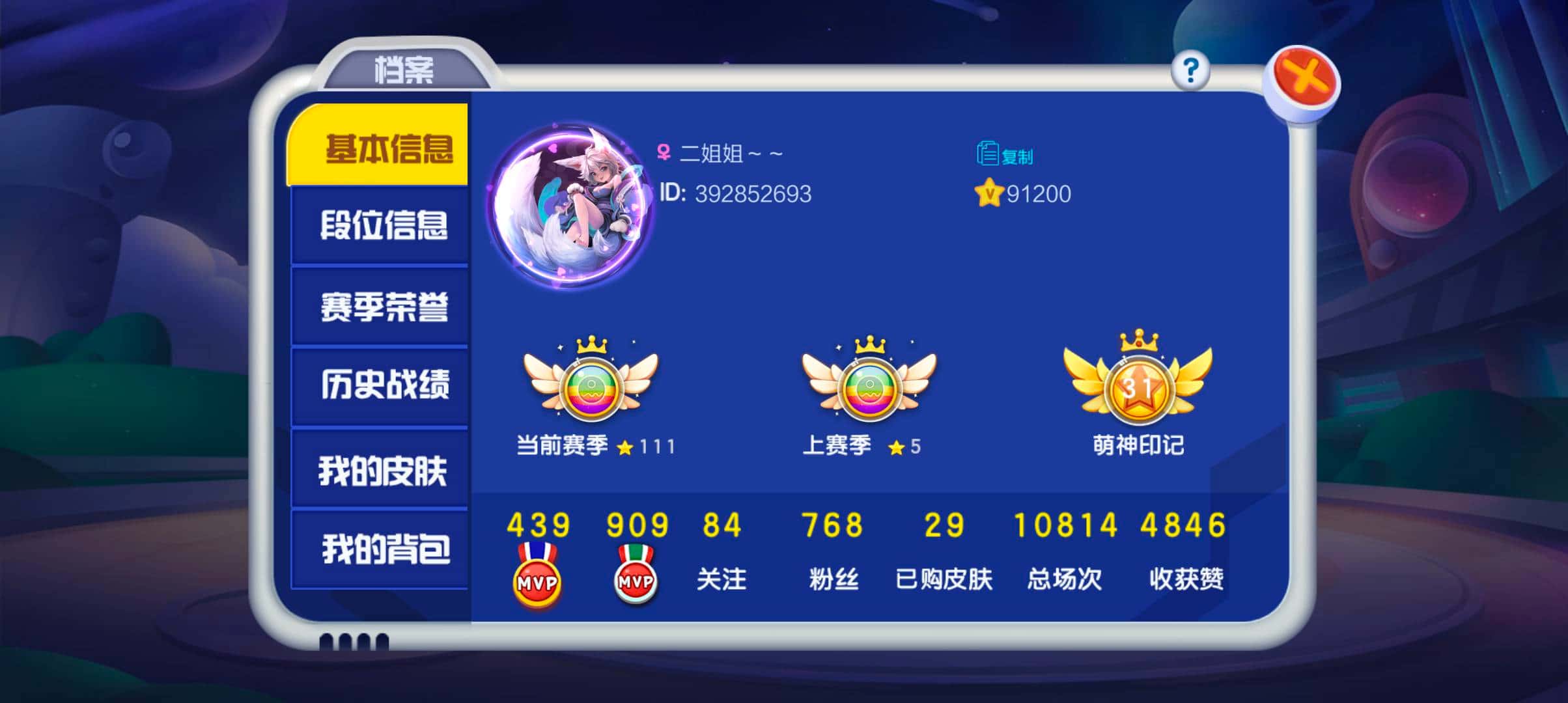The width and height of the screenshot is (1568, 703).
Task: Switch to the 段位信息 tab
Action: pos(386,224)
